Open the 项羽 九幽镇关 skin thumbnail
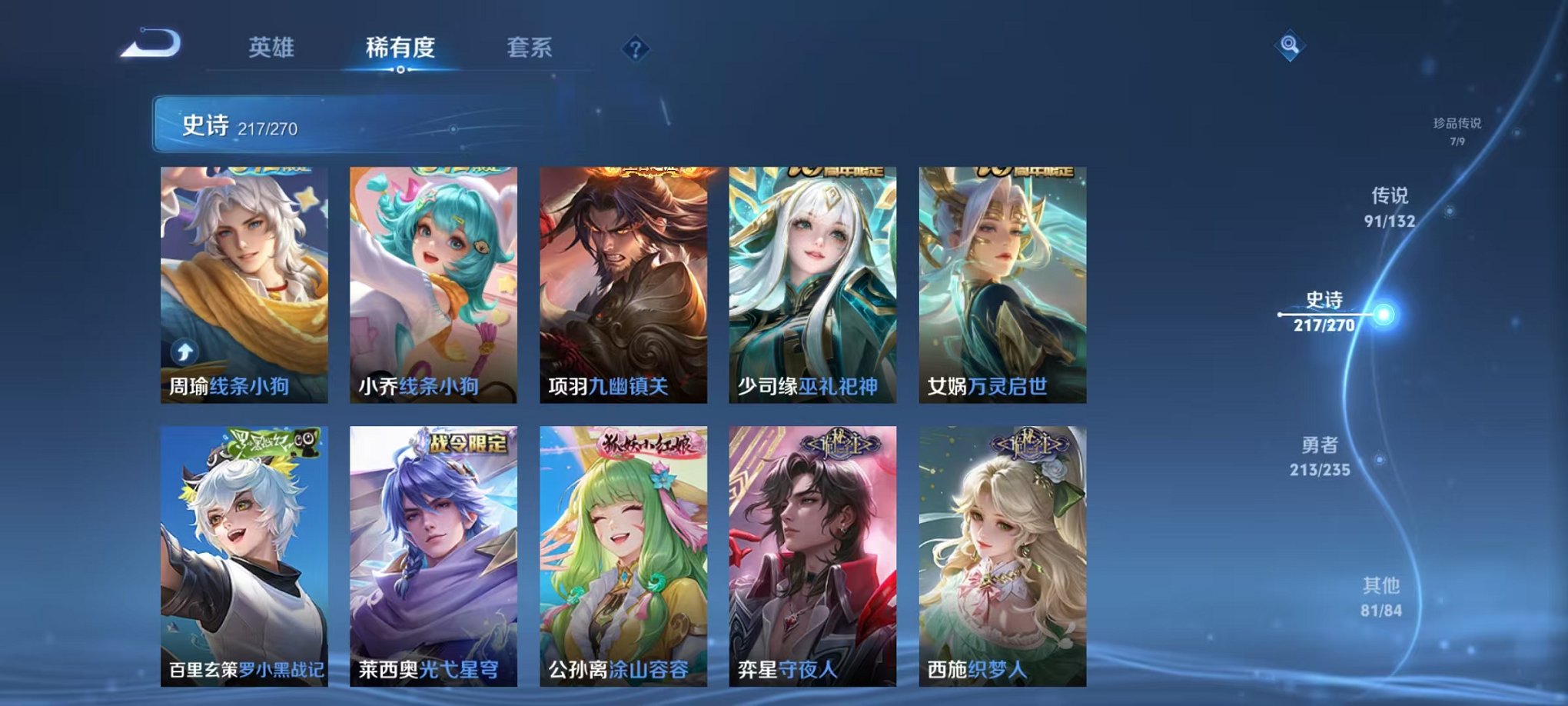This screenshot has height=706, width=1568. (629, 285)
